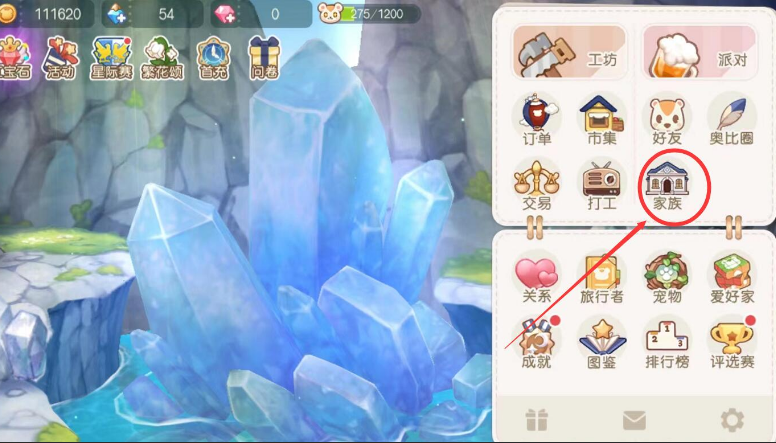Open the 家族 family menu
Viewport: 776px width, 443px height.
[x=667, y=185]
